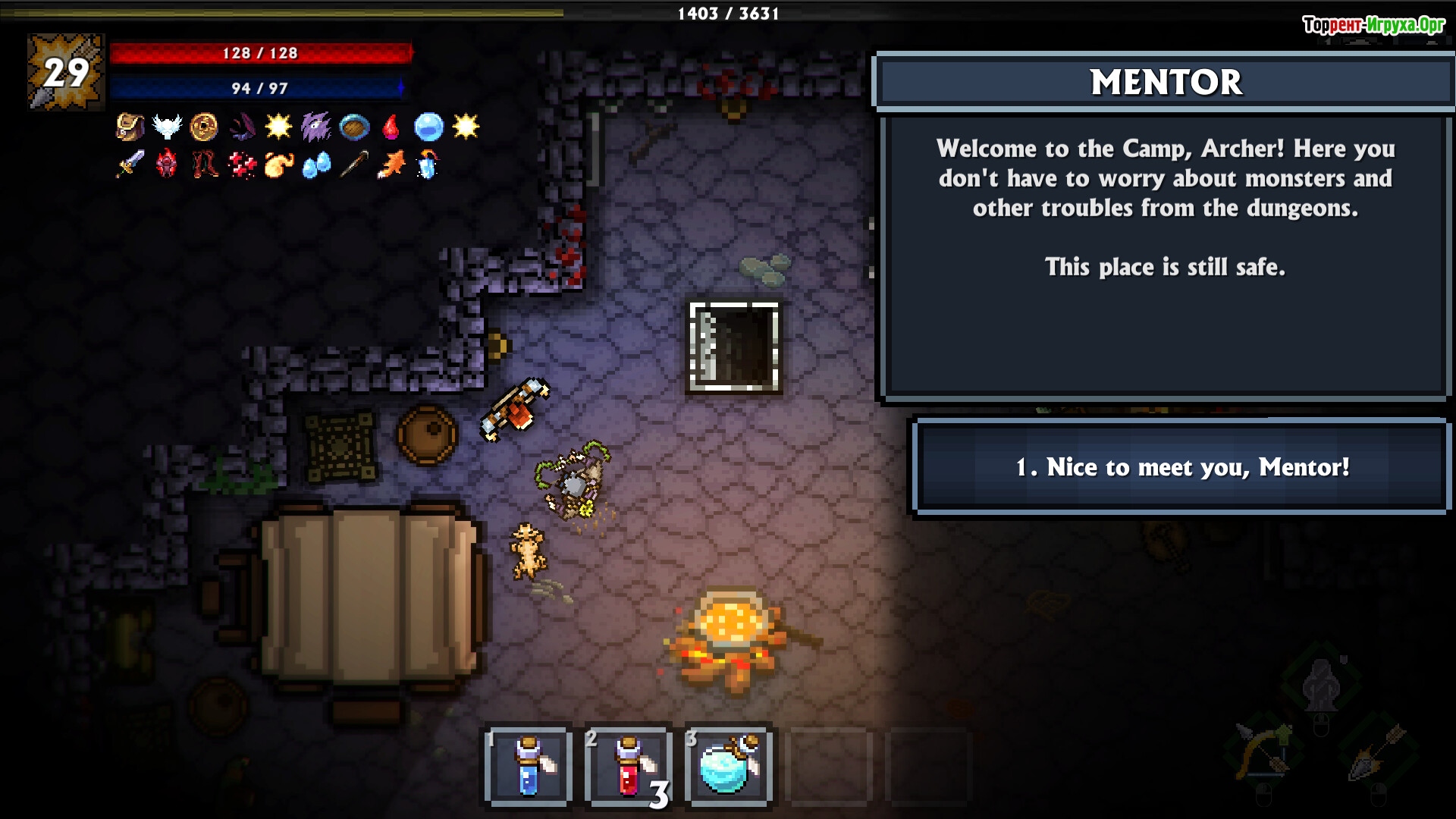Inspect the brown boots relic icon
Viewport: 1456px width, 819px height.
(x=204, y=164)
